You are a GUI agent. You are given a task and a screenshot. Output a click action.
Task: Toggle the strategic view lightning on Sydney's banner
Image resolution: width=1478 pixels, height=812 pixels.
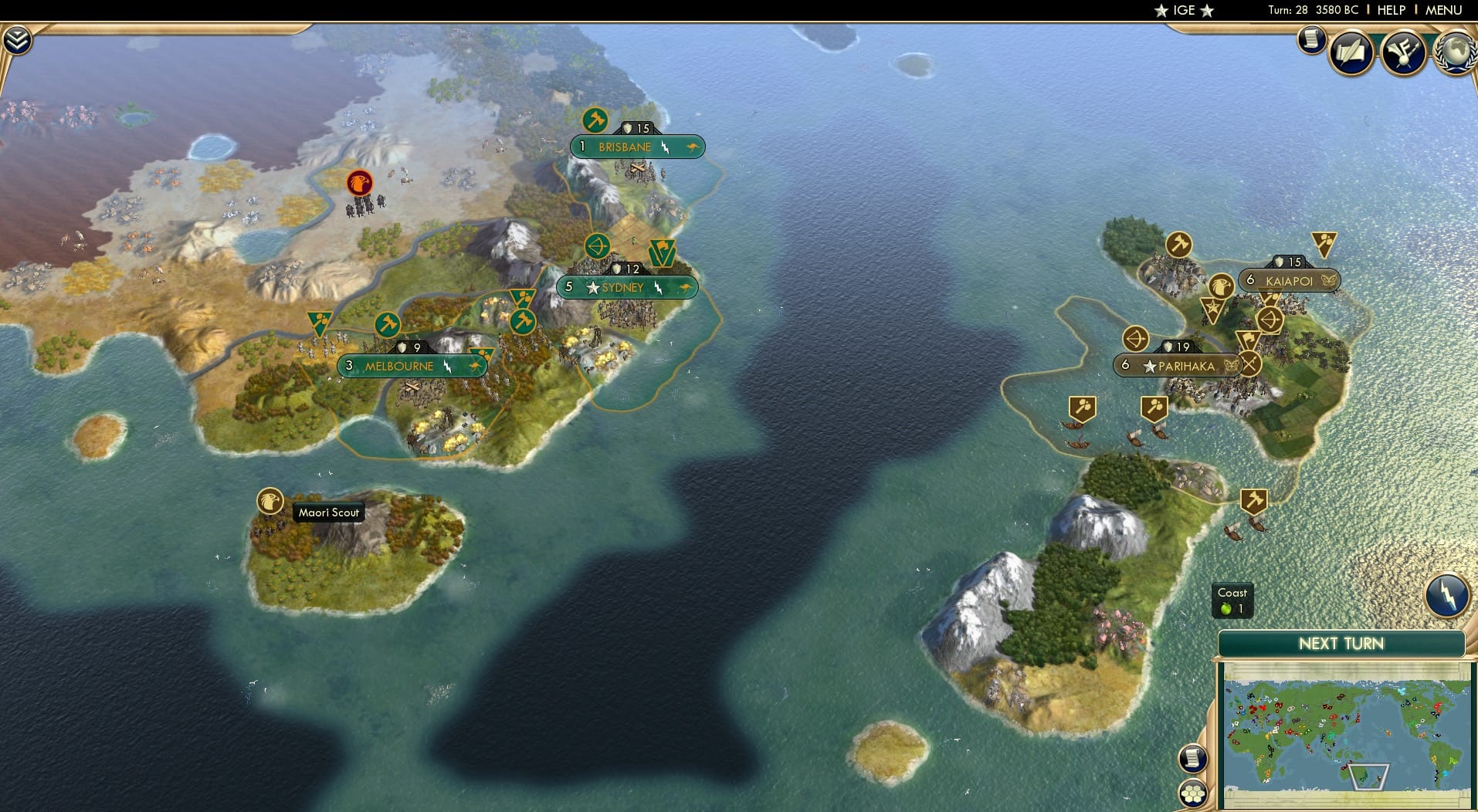pos(659,289)
